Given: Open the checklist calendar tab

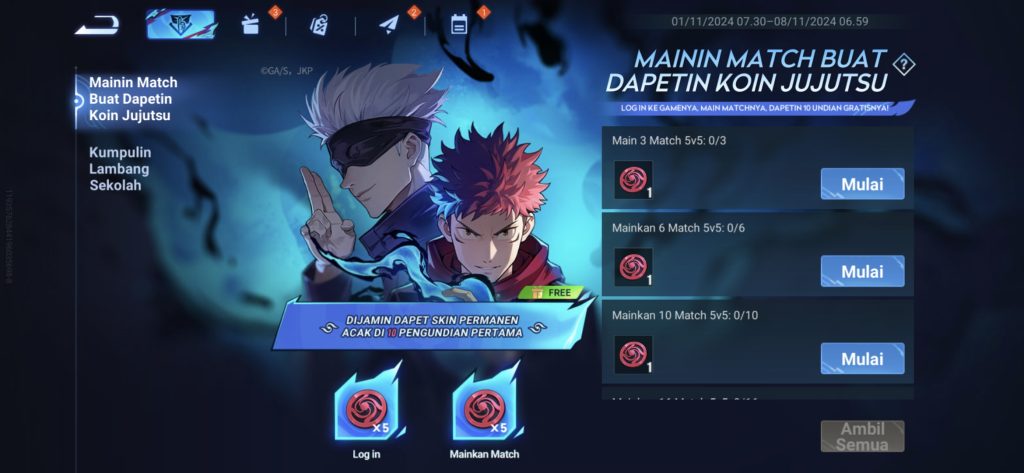Looking at the screenshot, I should tap(459, 25).
